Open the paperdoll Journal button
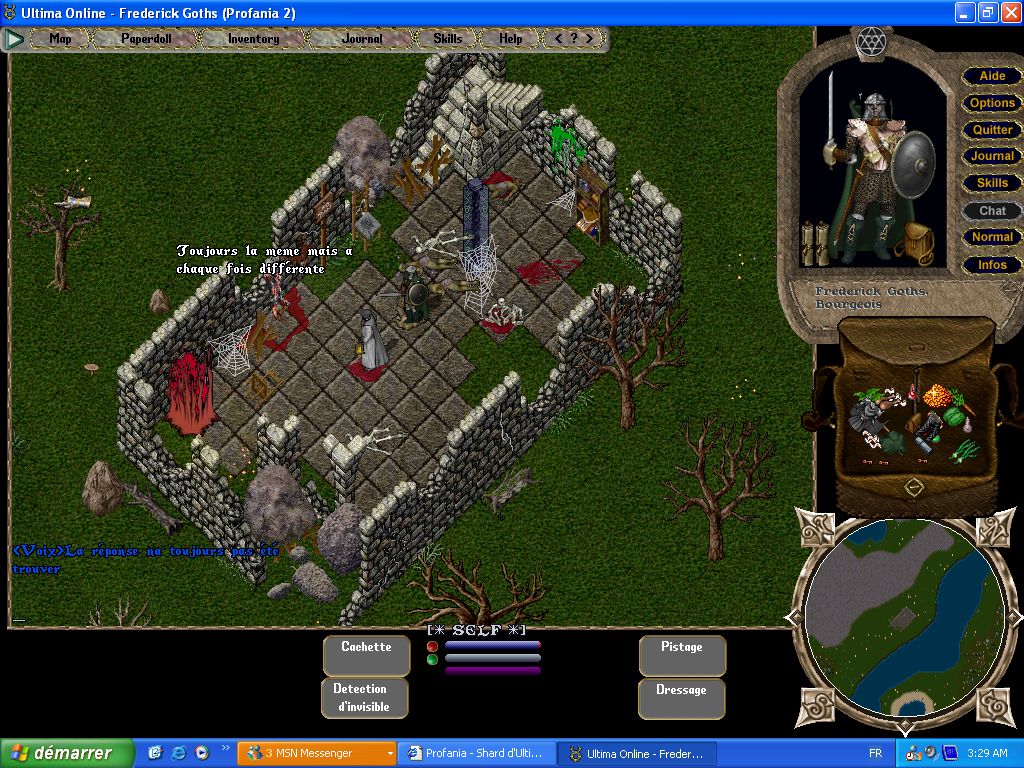The width and height of the screenshot is (1024, 768). [992, 156]
